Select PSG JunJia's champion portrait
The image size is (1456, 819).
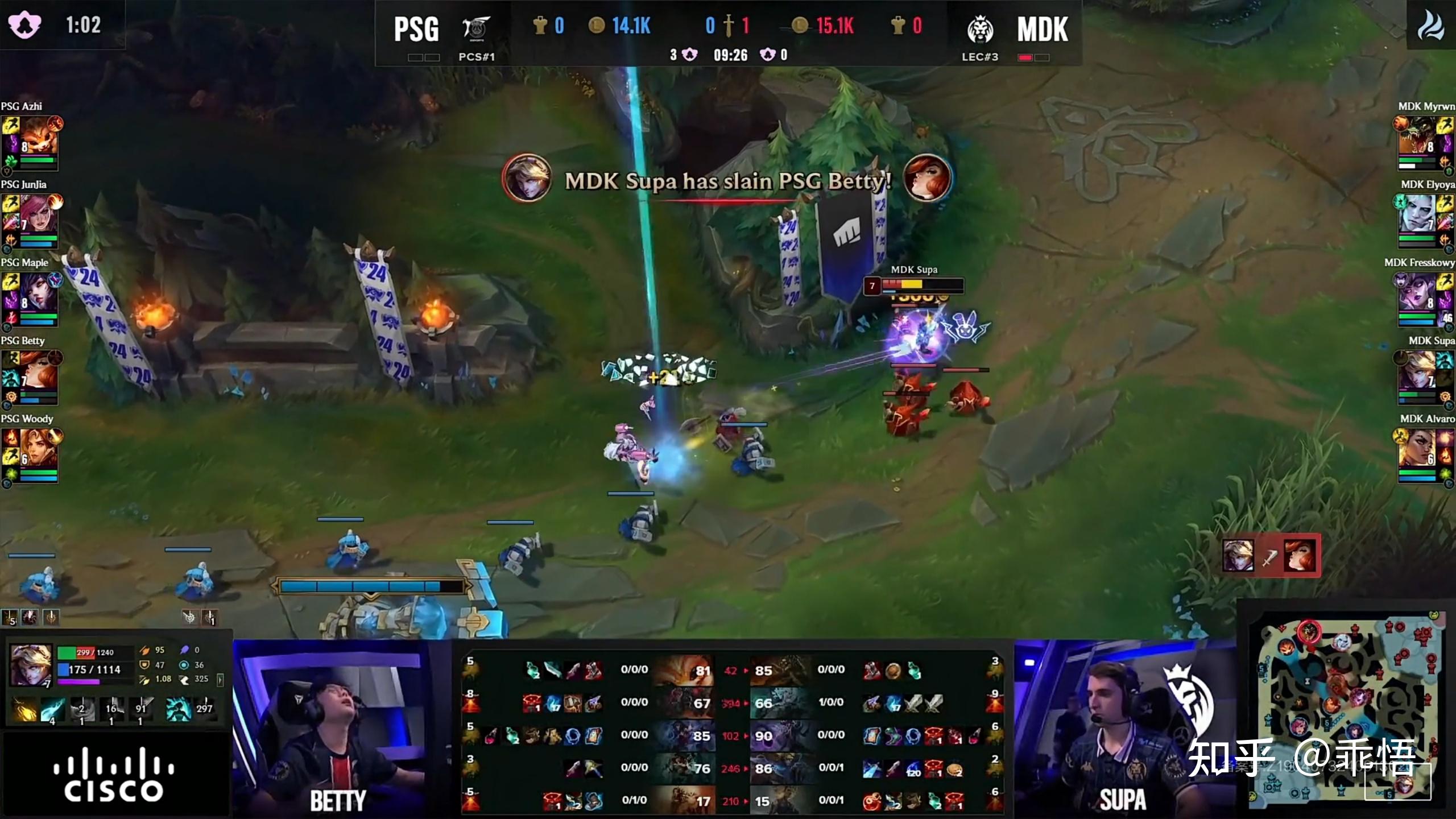[39, 215]
